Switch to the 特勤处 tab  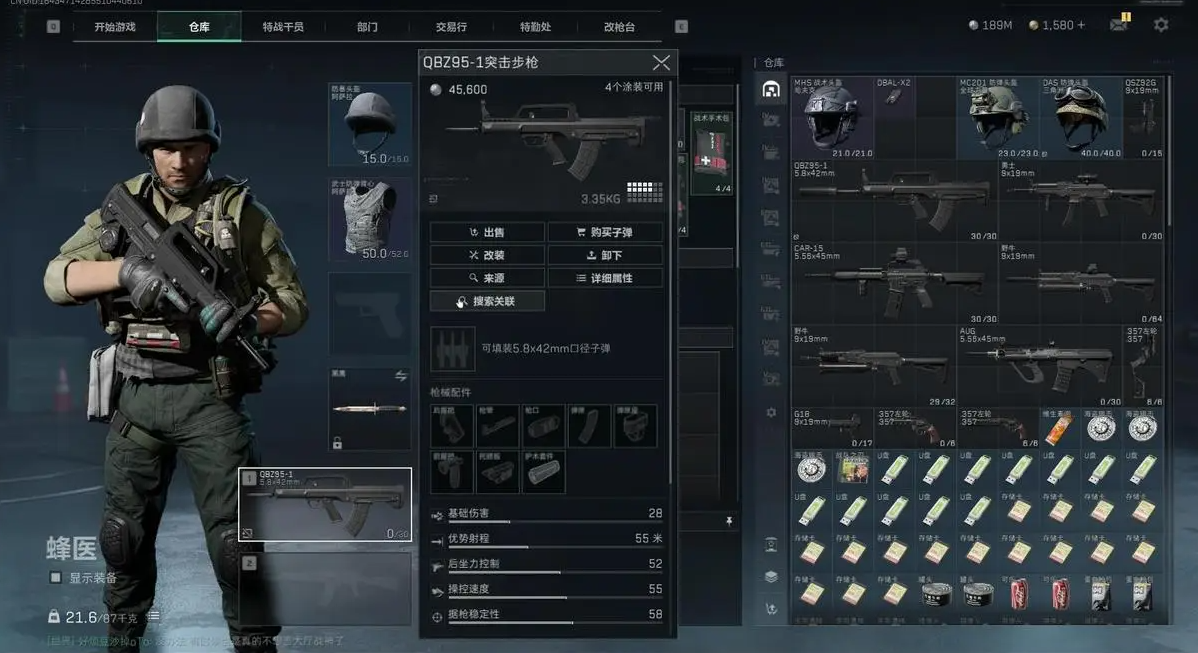pyautogui.click(x=535, y=27)
